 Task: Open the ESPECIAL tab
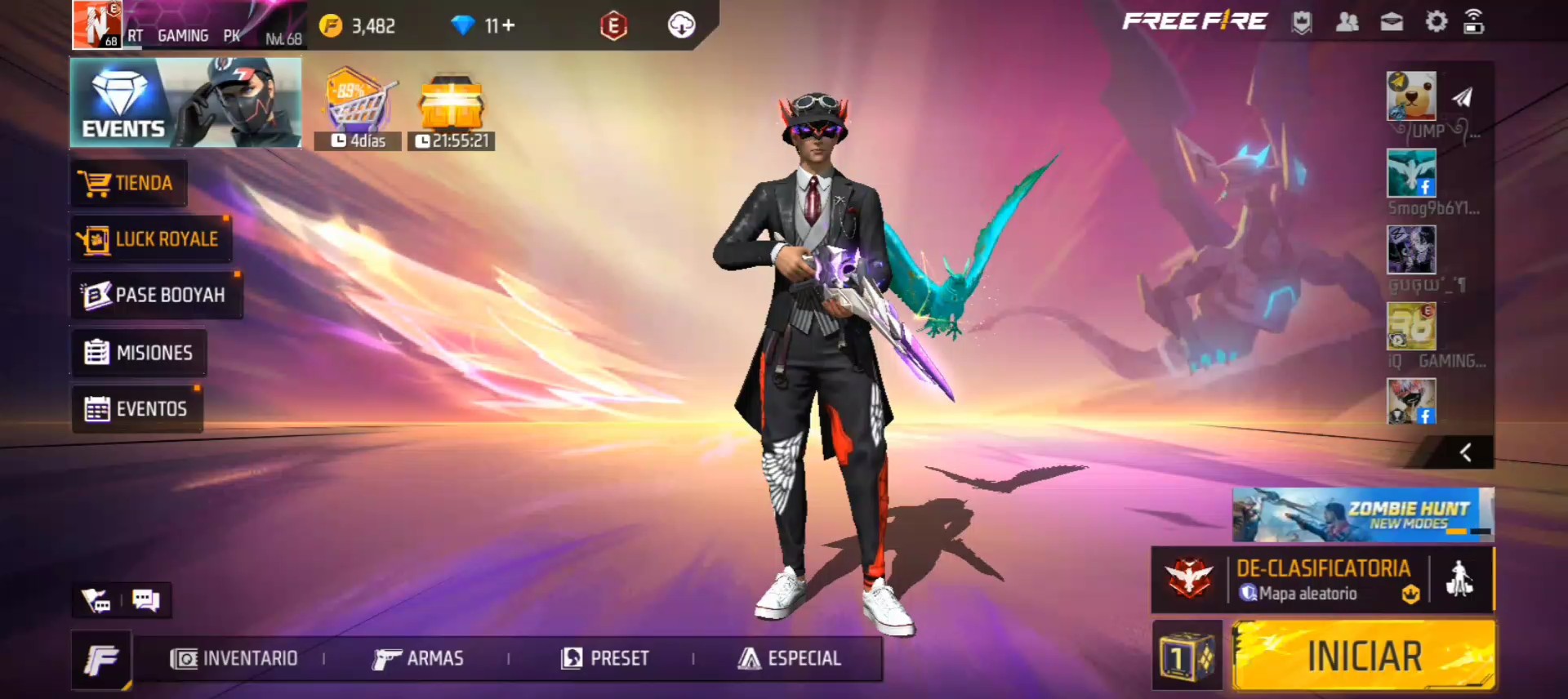pos(789,658)
